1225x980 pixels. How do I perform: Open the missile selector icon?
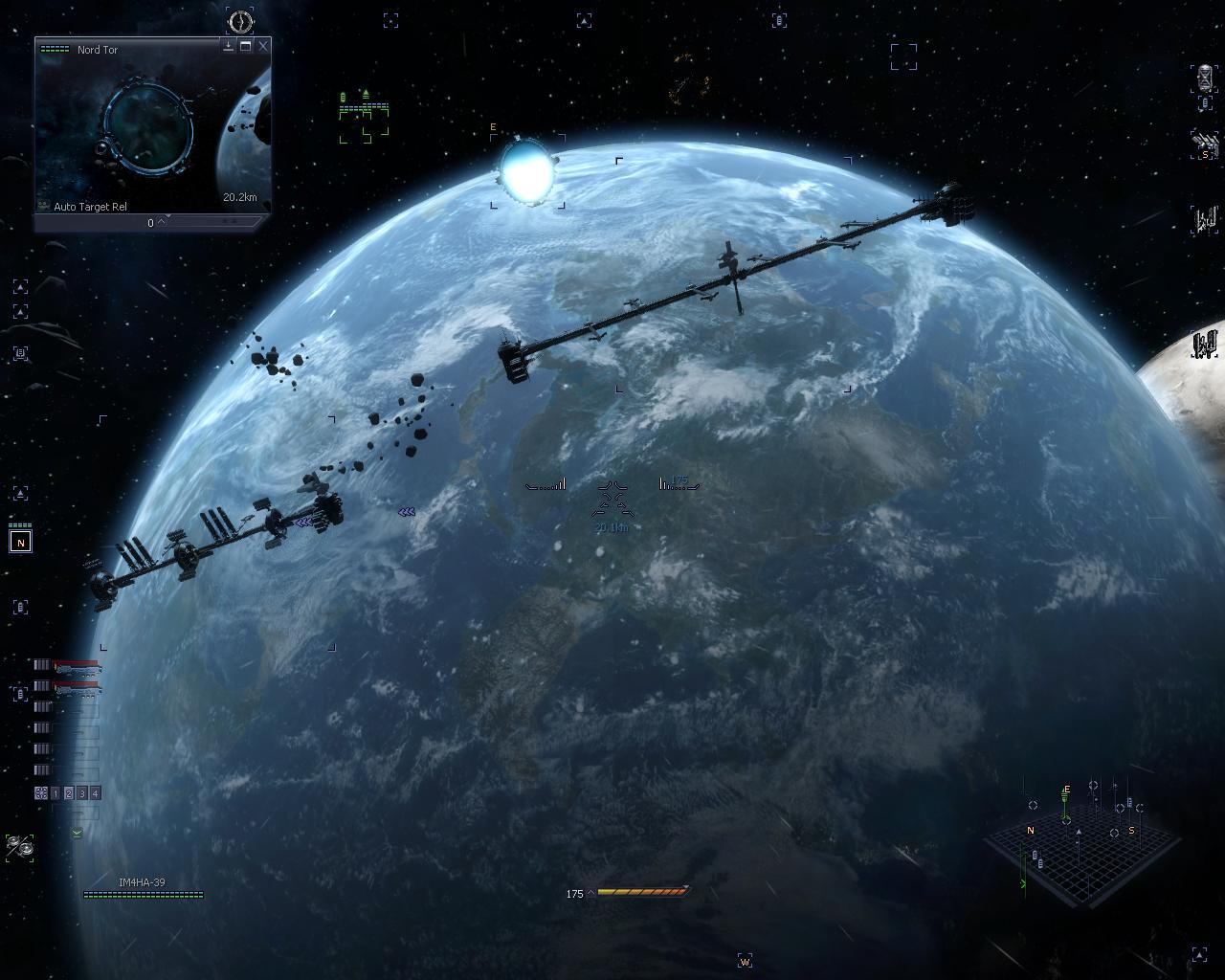pyautogui.click(x=19, y=846)
